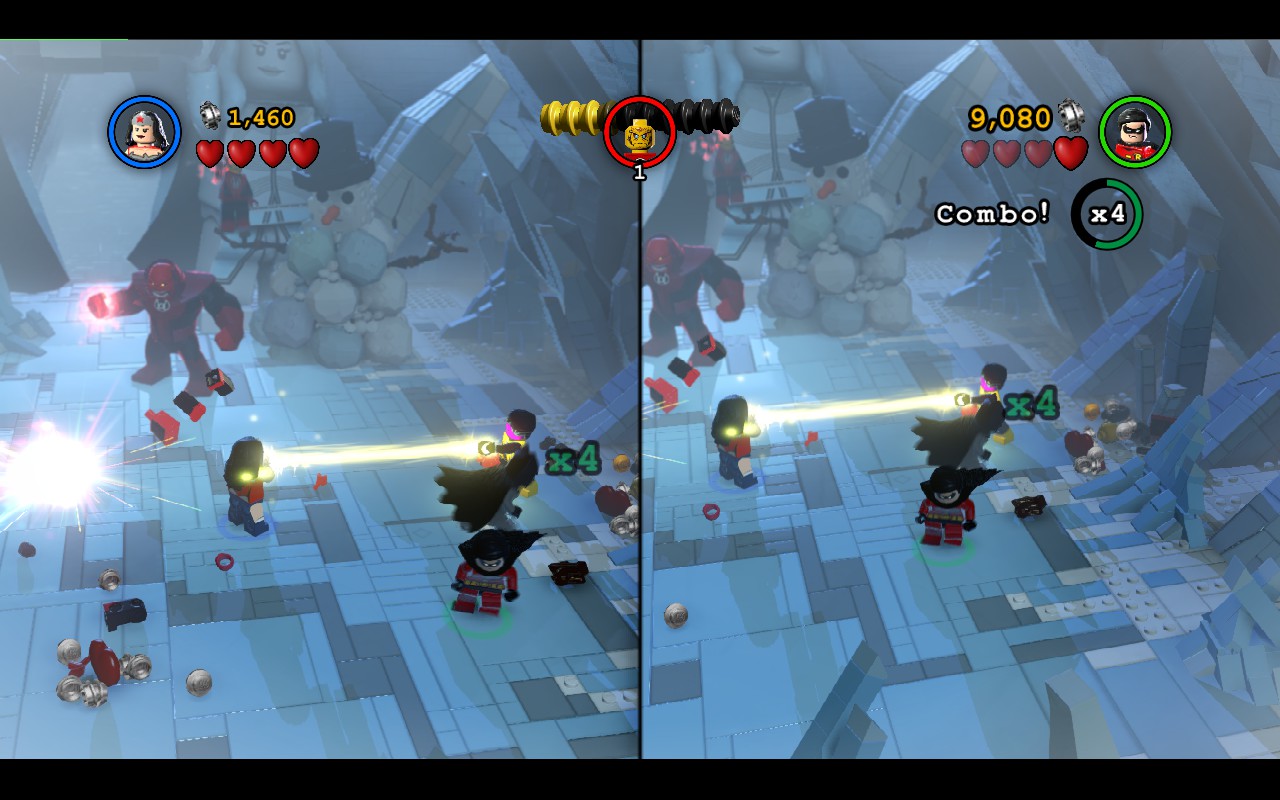Expand the boss counter showing '1' below the portrait
Viewport: 1280px width, 800px height.
[x=638, y=172]
